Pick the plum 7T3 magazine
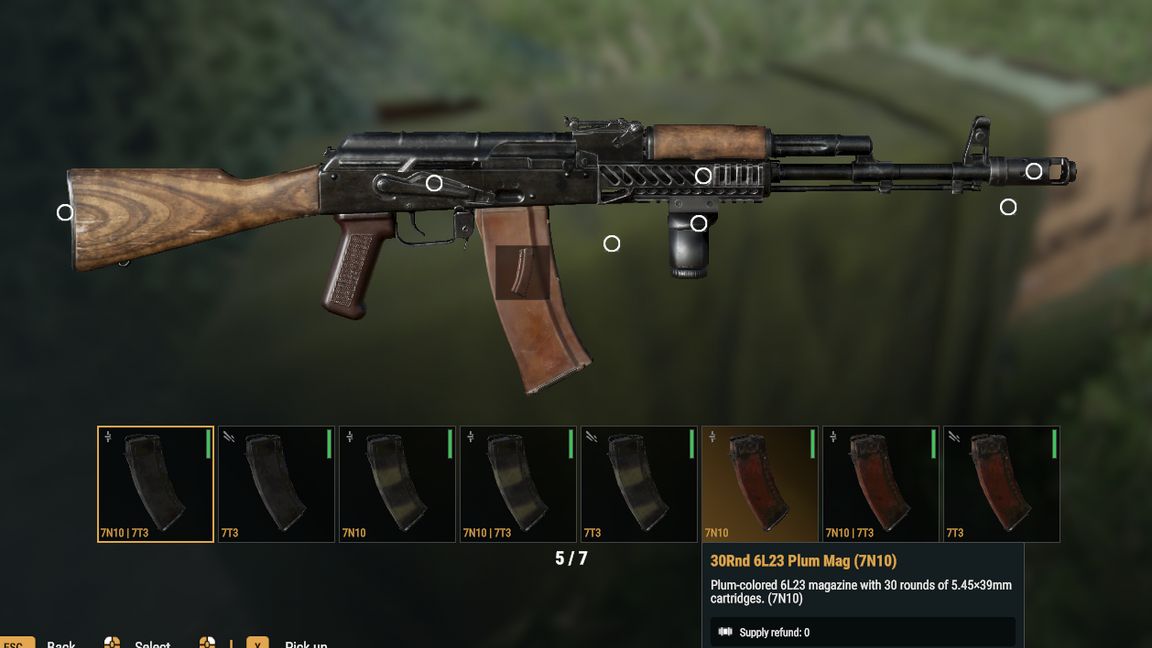The width and height of the screenshot is (1152, 648). point(1002,484)
